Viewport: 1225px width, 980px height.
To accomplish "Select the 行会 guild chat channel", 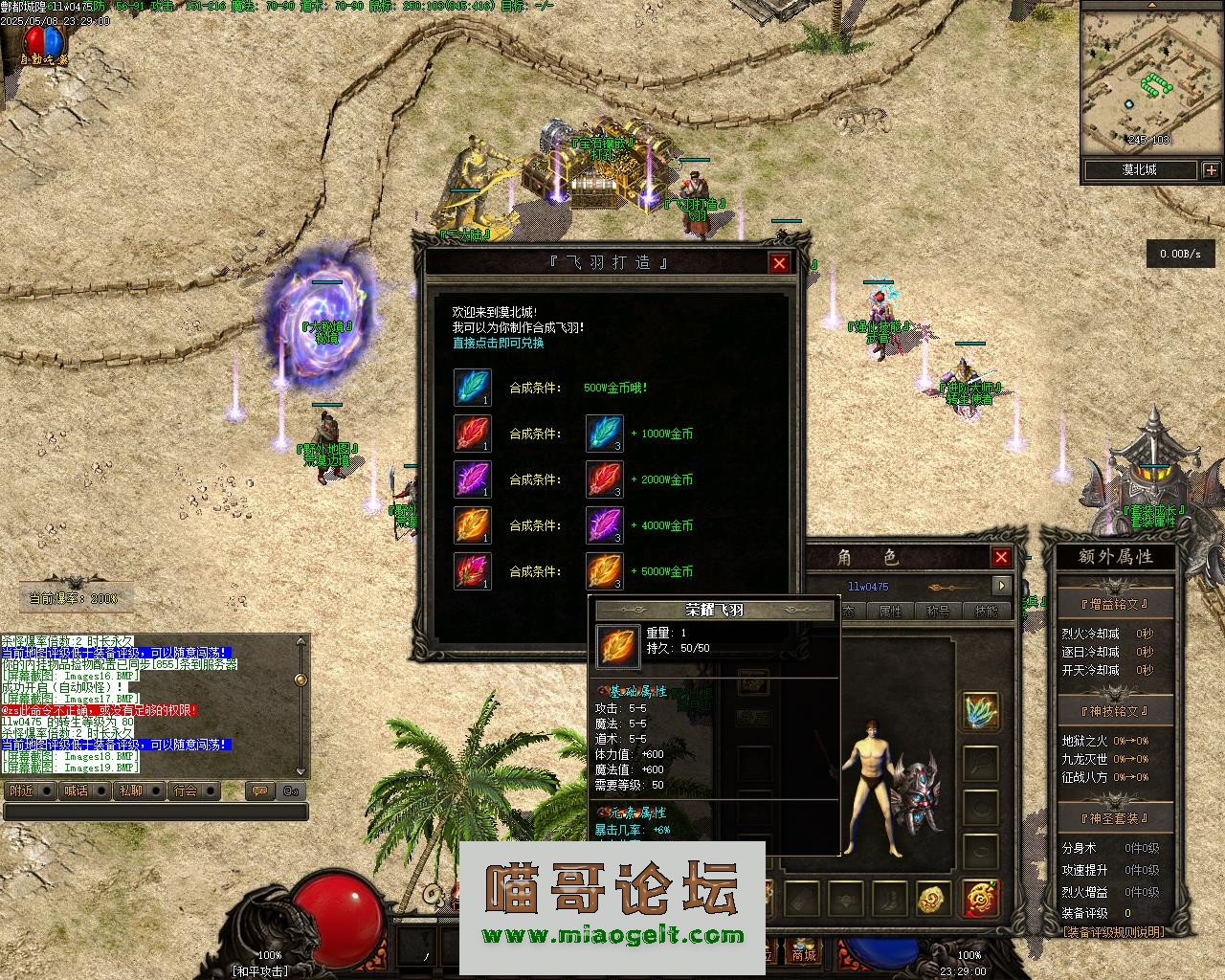I will [x=186, y=791].
